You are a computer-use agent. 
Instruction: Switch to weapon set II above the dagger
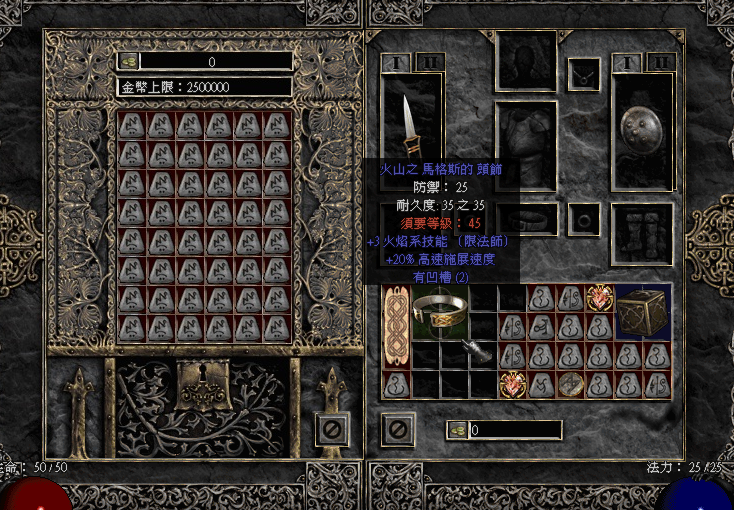(x=430, y=62)
